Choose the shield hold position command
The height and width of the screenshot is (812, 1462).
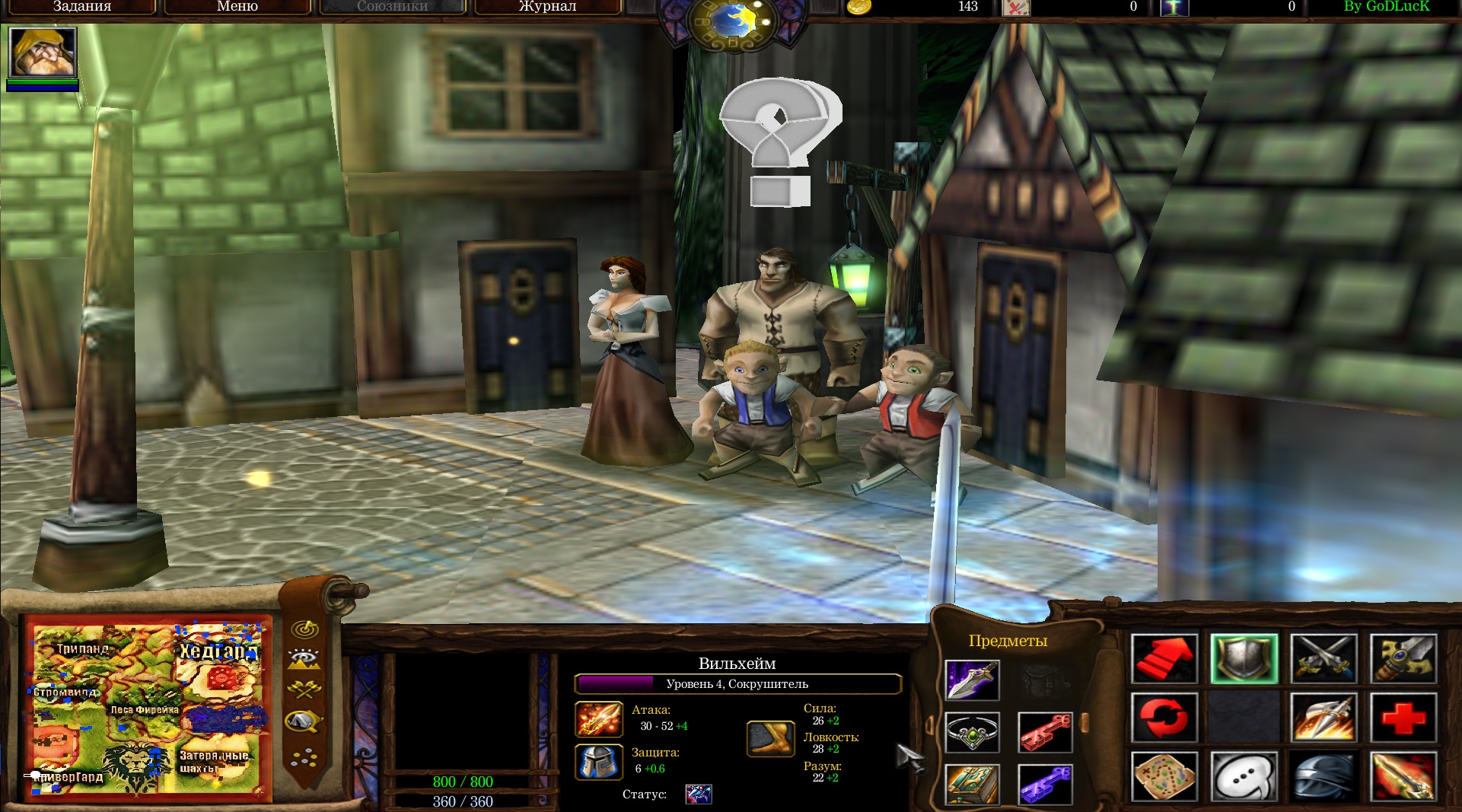point(1244,658)
